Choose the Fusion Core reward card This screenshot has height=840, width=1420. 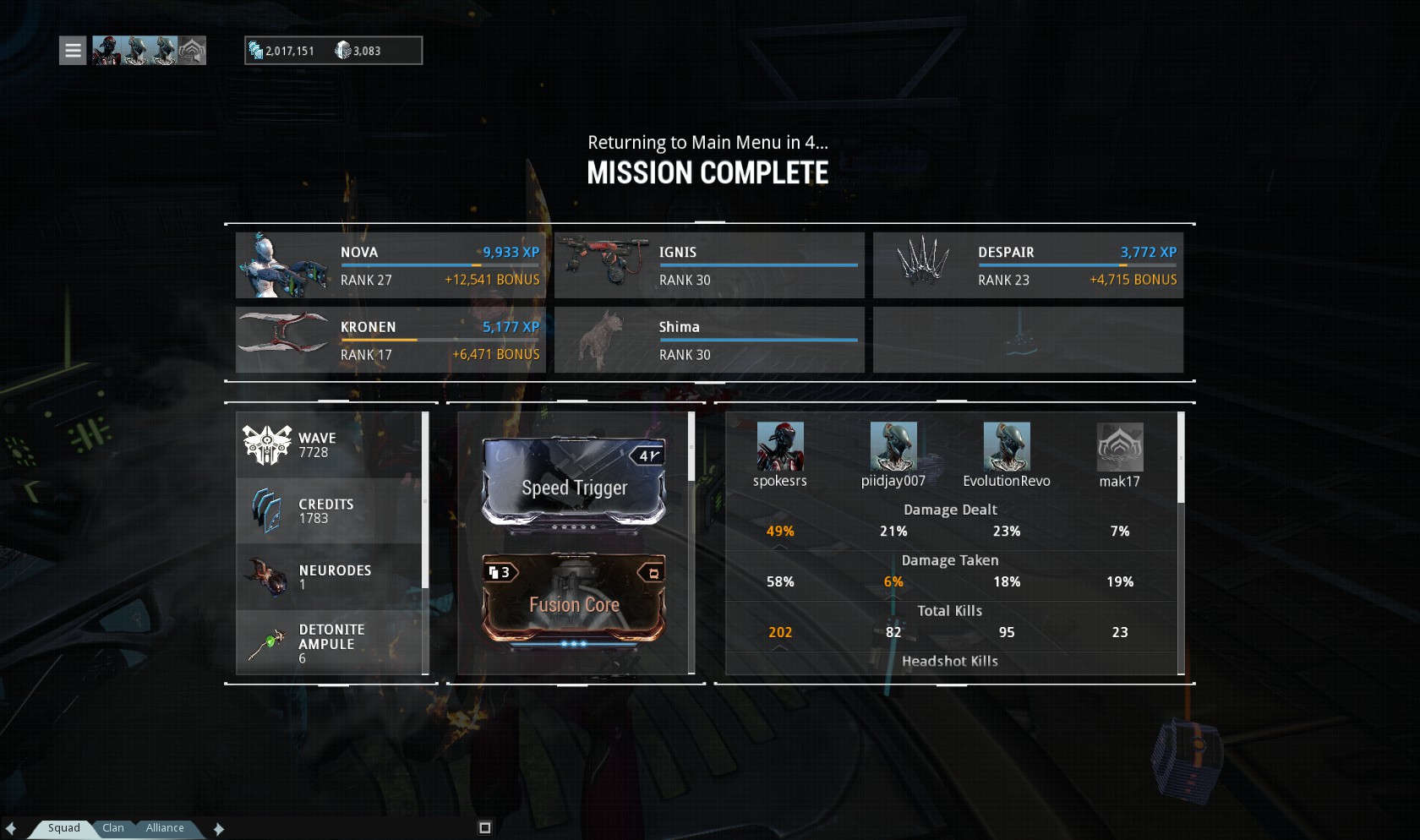(574, 598)
